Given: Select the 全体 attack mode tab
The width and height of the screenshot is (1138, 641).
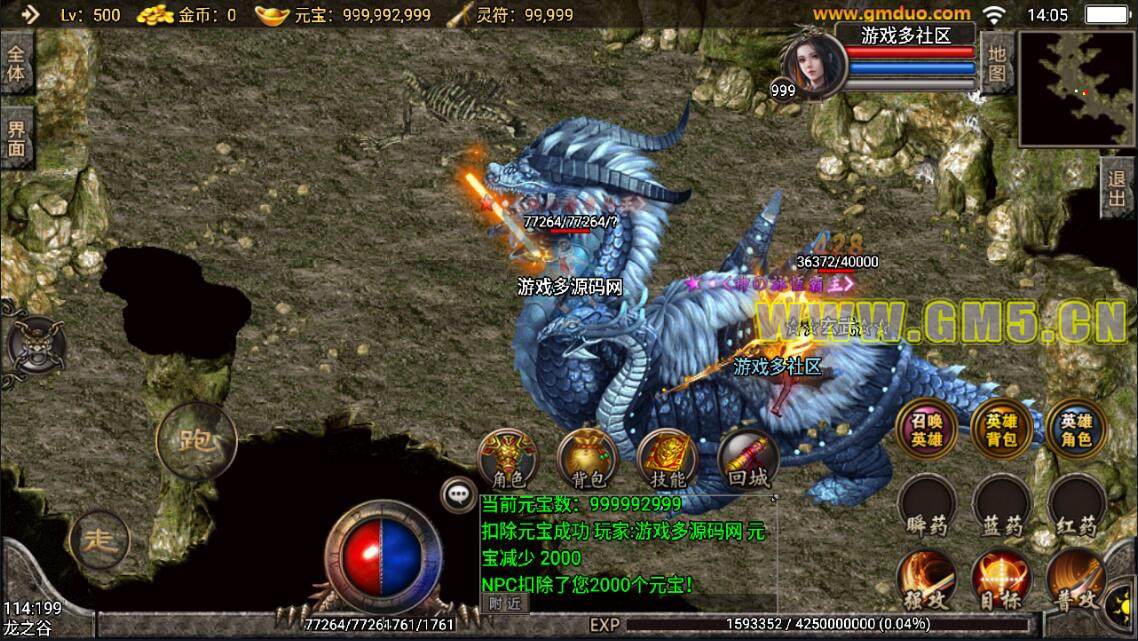Looking at the screenshot, I should click(x=17, y=62).
